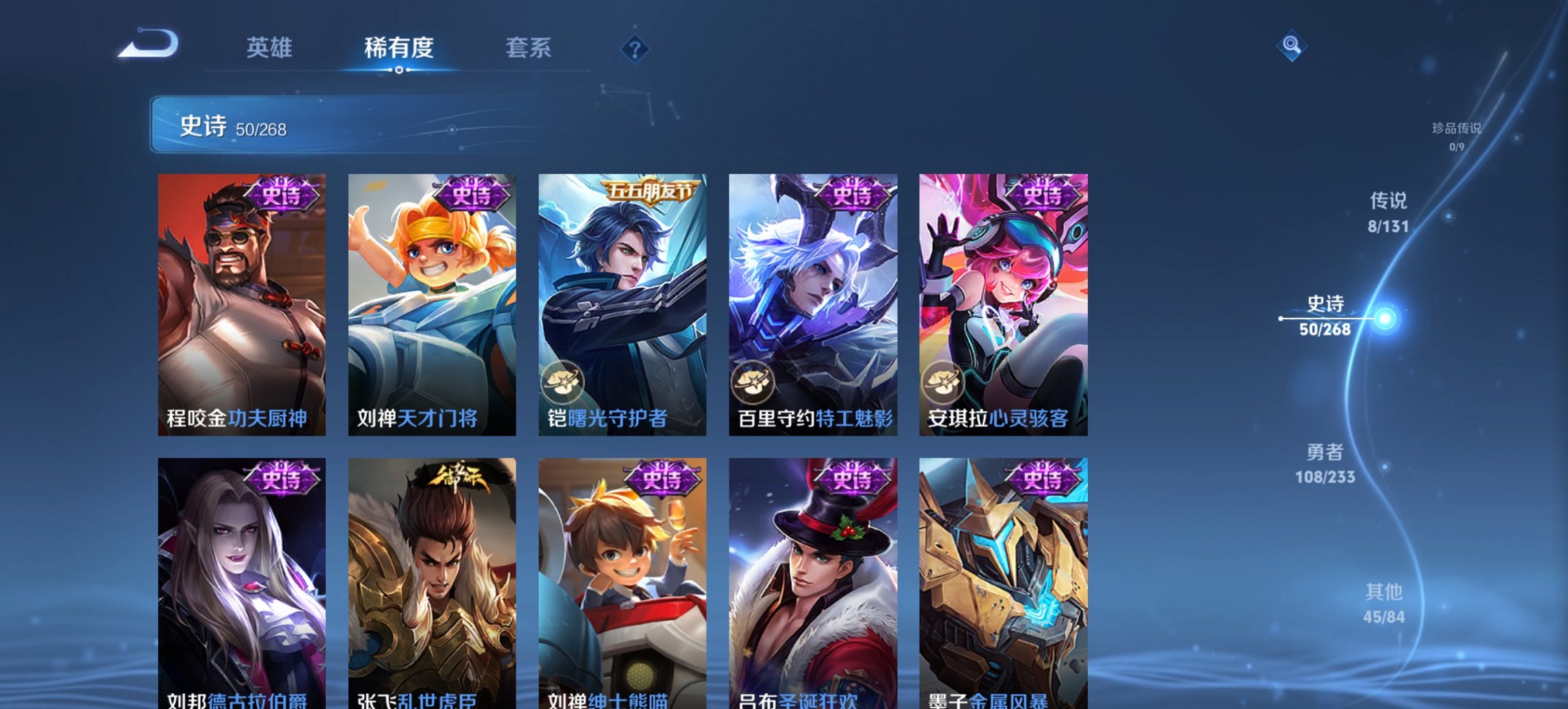The image size is (1568, 709).
Task: Select the 稀有度 tab
Action: (398, 48)
